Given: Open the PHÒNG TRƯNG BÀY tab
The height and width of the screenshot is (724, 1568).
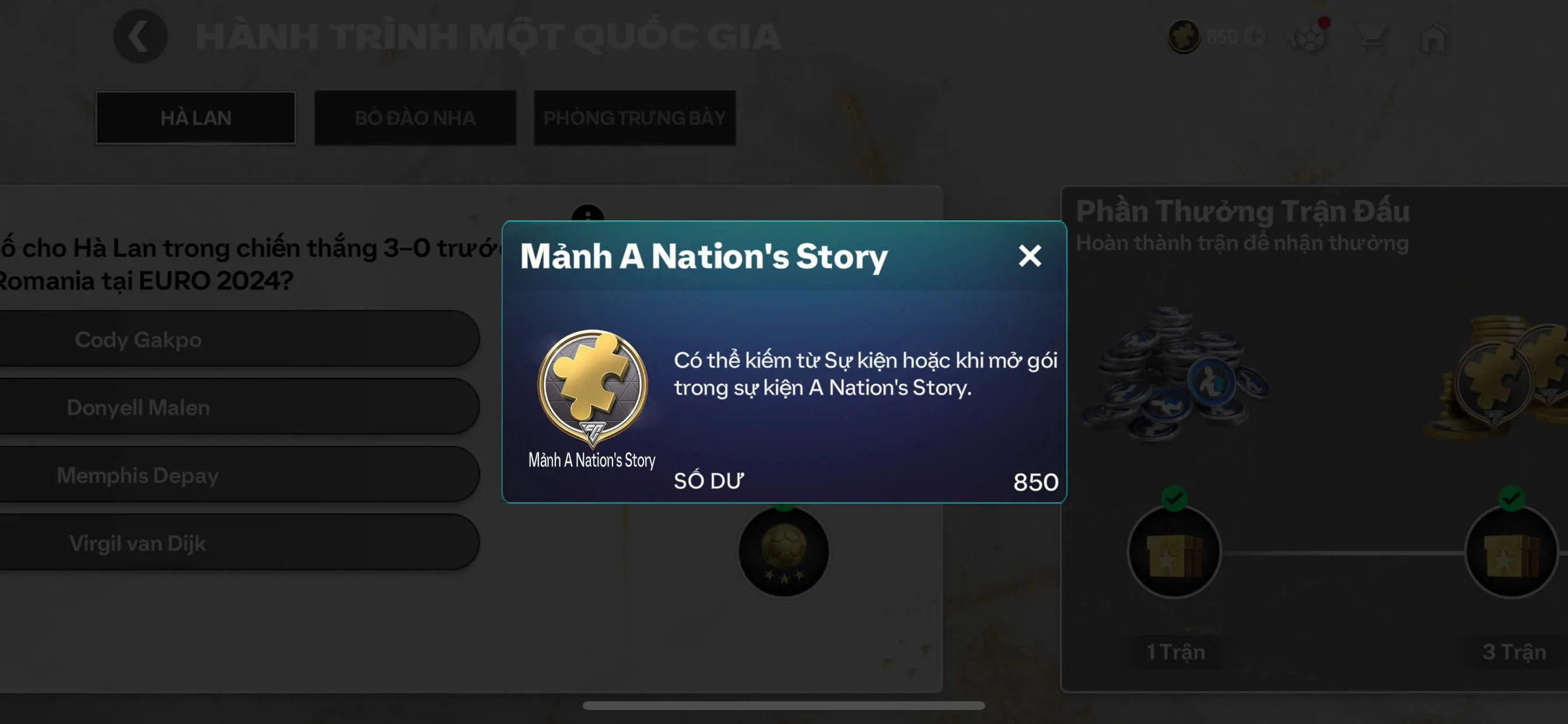Looking at the screenshot, I should [635, 118].
